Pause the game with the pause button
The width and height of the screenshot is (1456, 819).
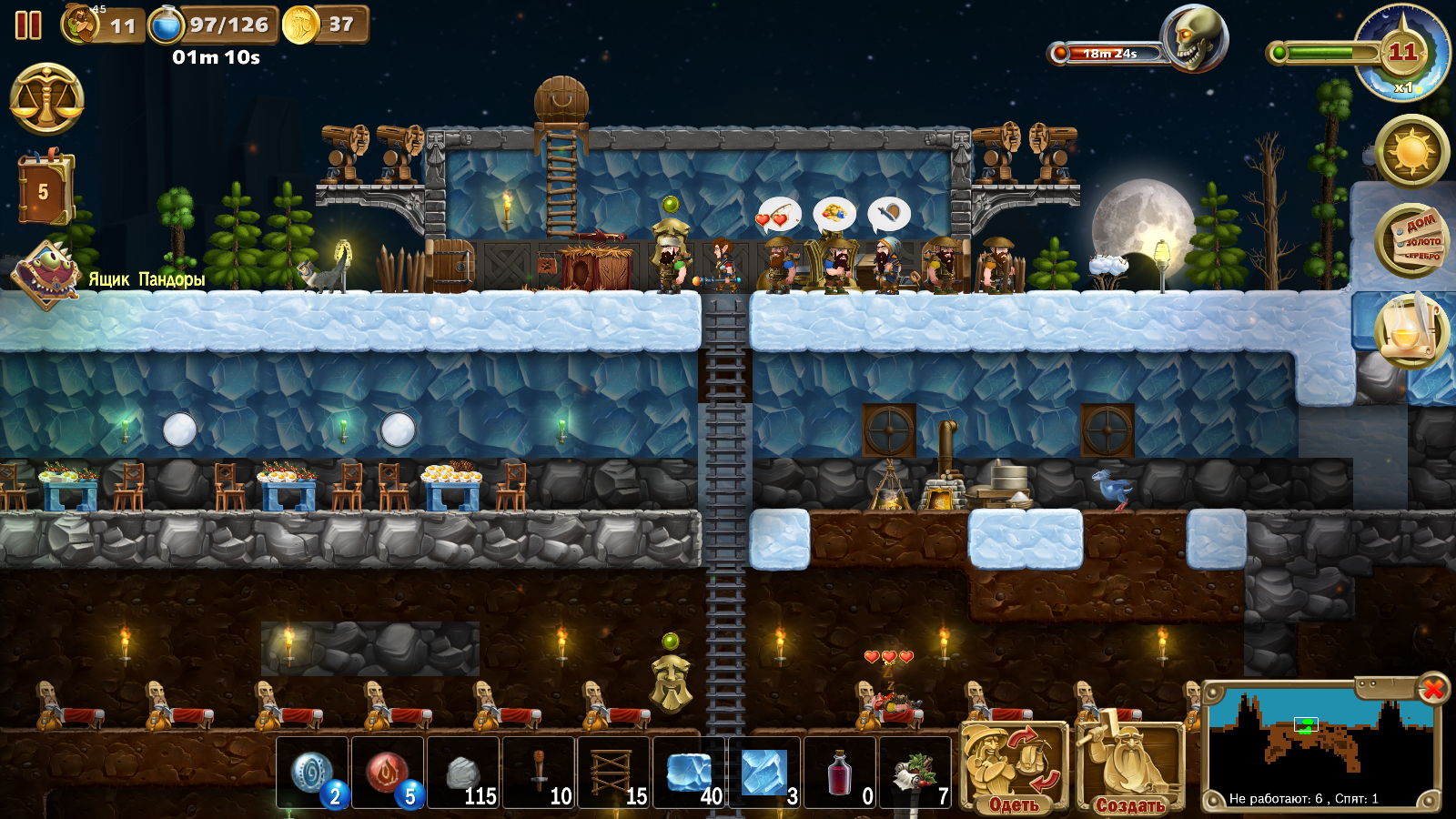click(28, 25)
